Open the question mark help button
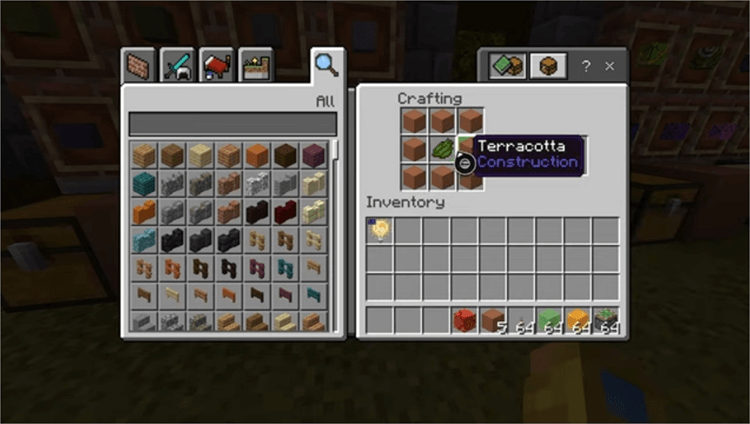This screenshot has width=750, height=424. 586,66
